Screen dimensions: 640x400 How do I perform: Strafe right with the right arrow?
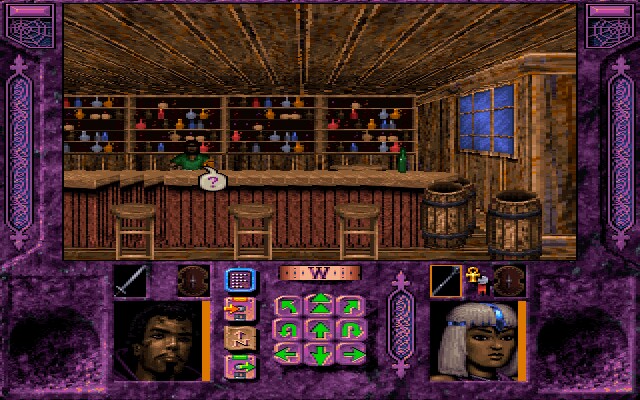click(x=350, y=354)
